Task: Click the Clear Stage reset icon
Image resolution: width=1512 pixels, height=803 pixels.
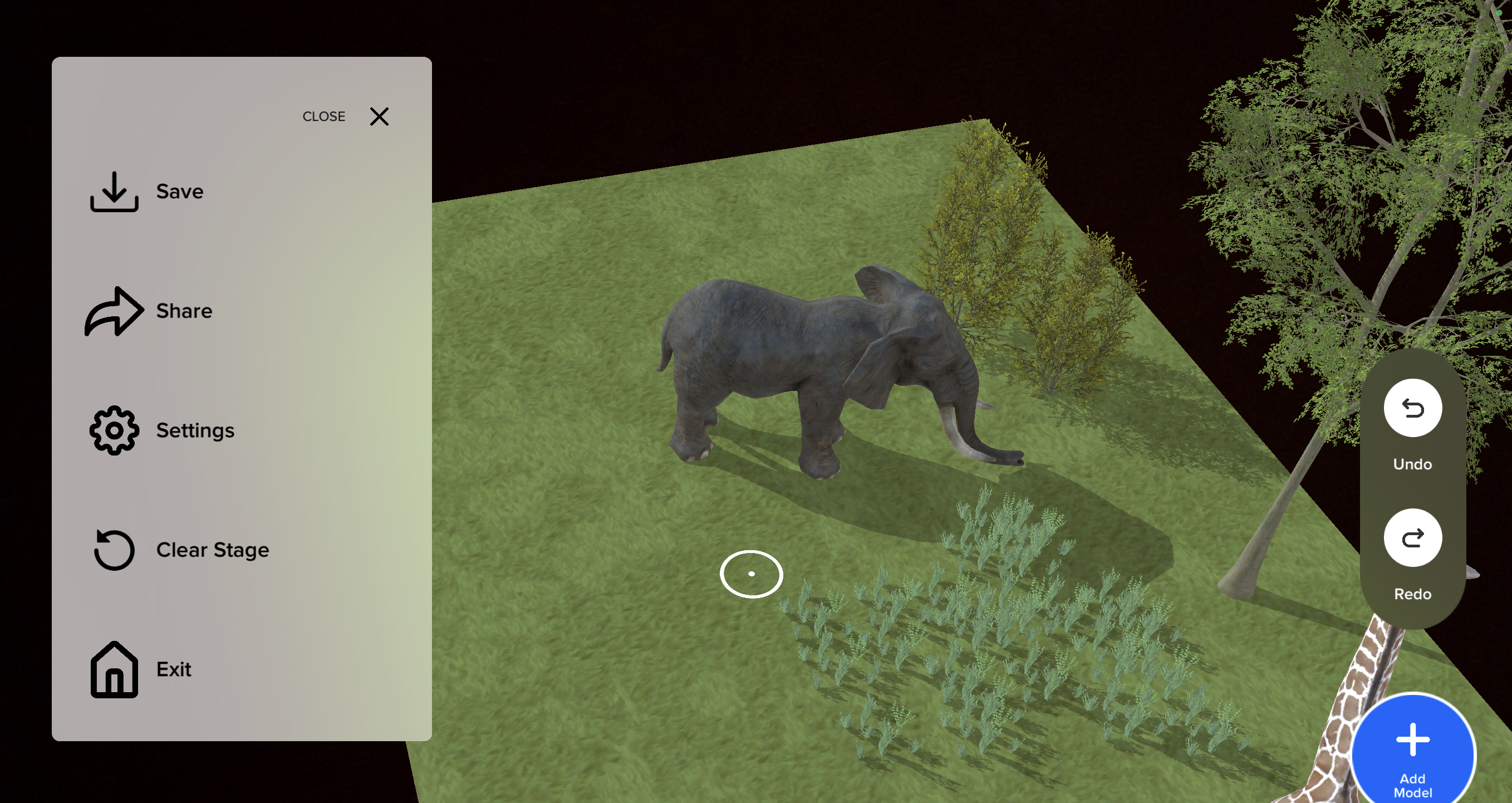Action: pyautogui.click(x=114, y=551)
